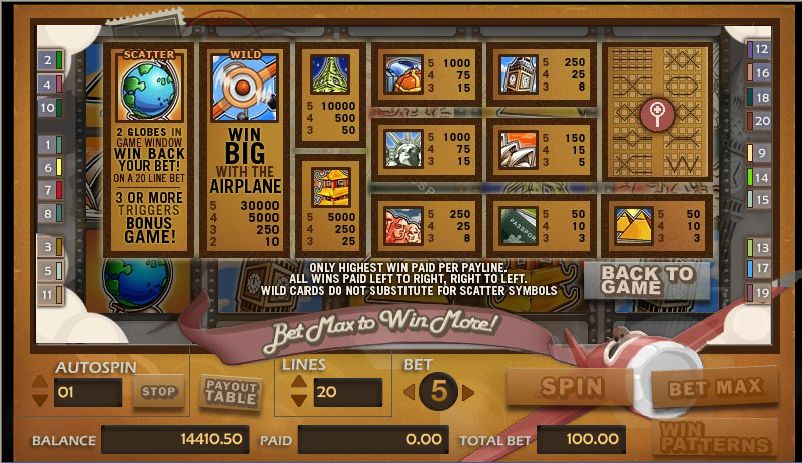Select payline marker number 11
The height and width of the screenshot is (463, 802).
[47, 295]
